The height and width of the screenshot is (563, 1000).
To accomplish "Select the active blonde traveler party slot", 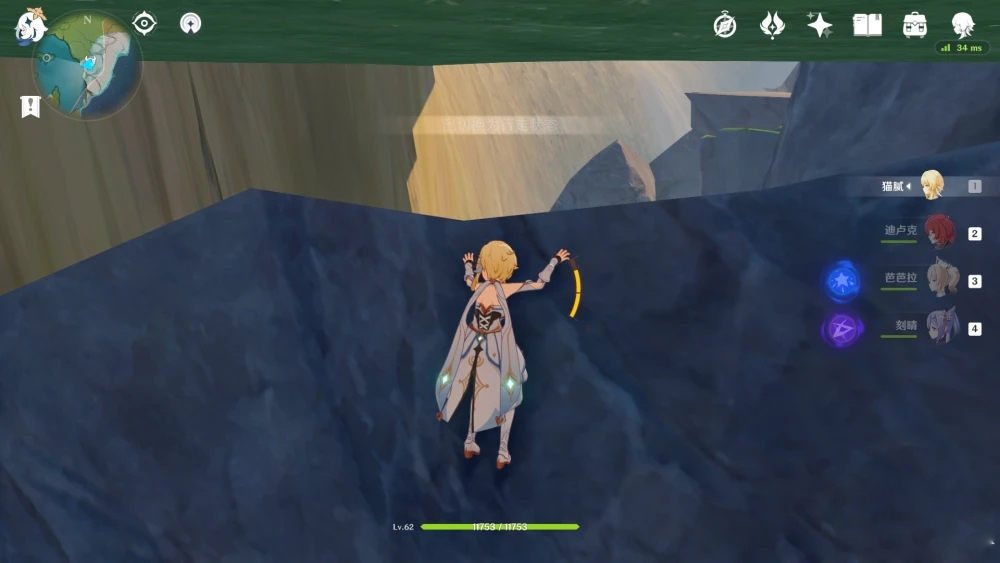I will [932, 185].
